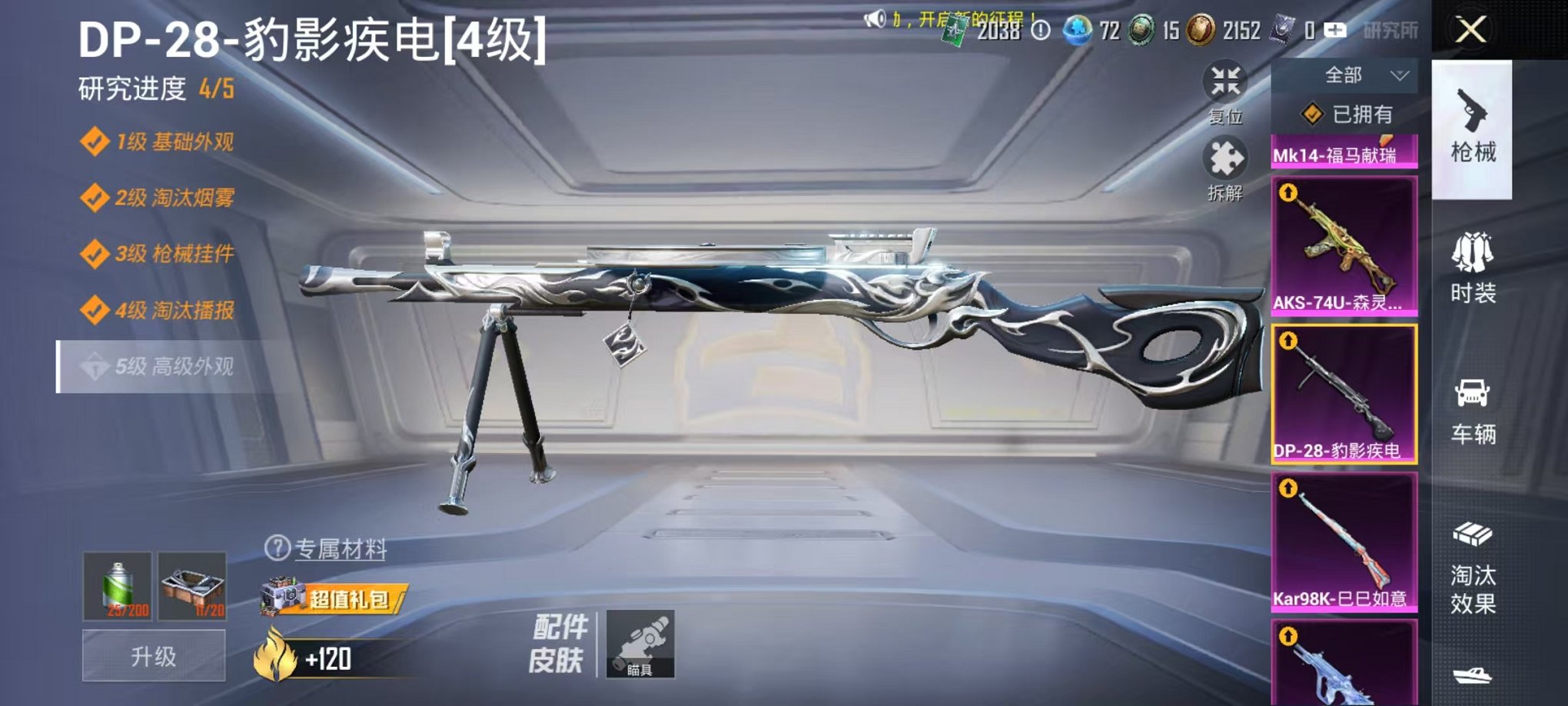The width and height of the screenshot is (1568, 706).
Task: Open the 全部 category dropdown
Action: click(1360, 74)
